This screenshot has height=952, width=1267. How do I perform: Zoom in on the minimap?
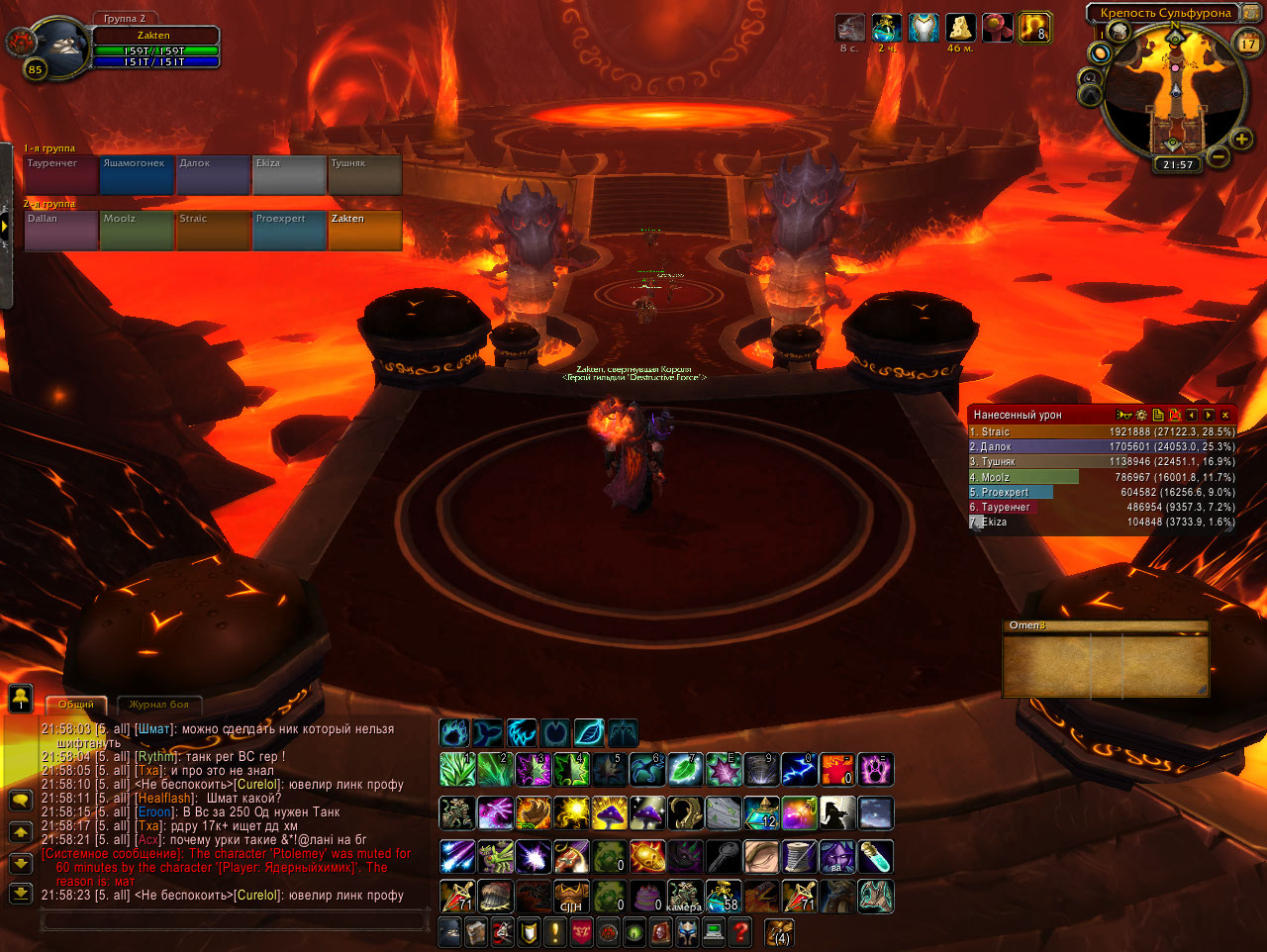coord(1241,141)
